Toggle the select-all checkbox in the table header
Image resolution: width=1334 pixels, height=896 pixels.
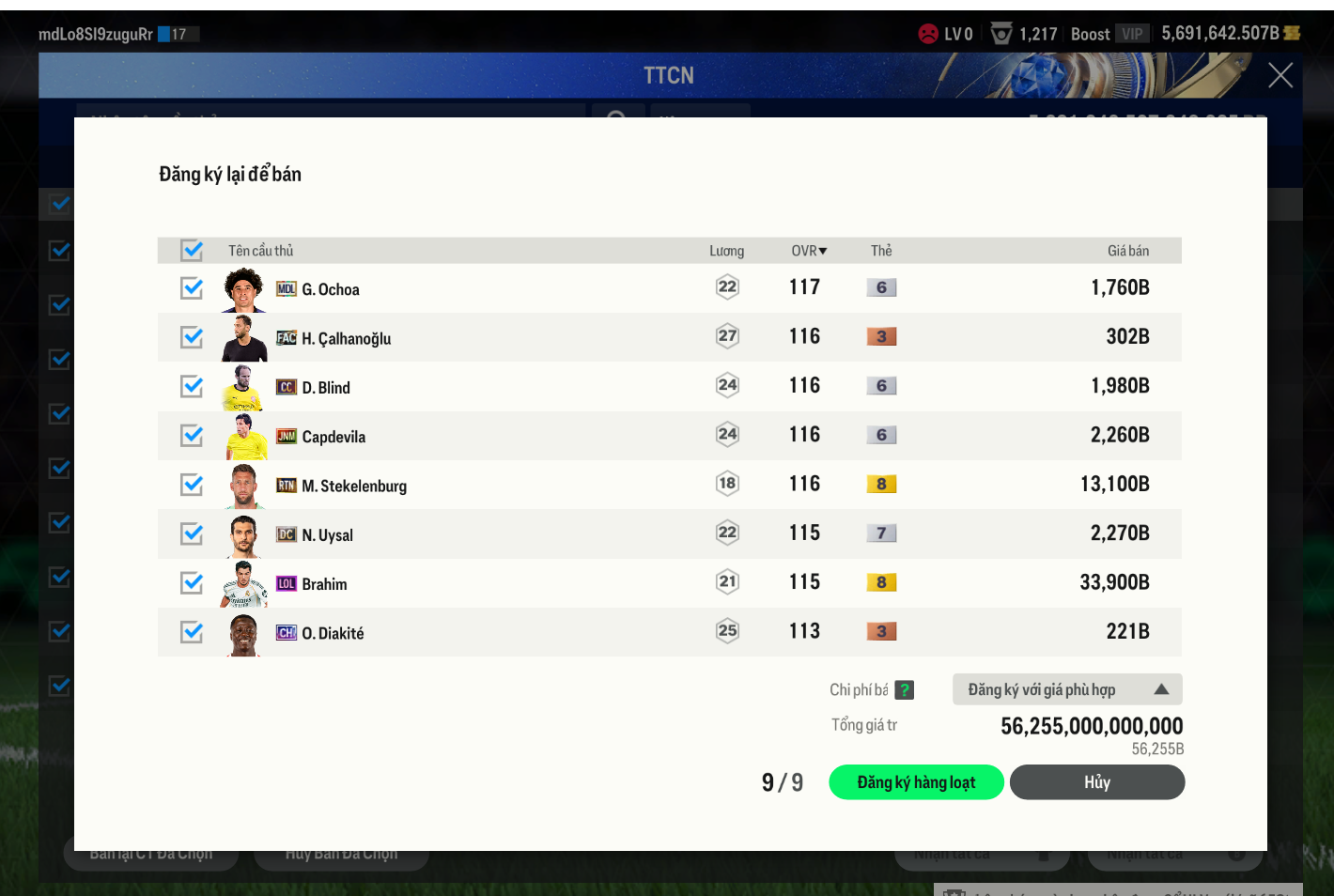192,251
